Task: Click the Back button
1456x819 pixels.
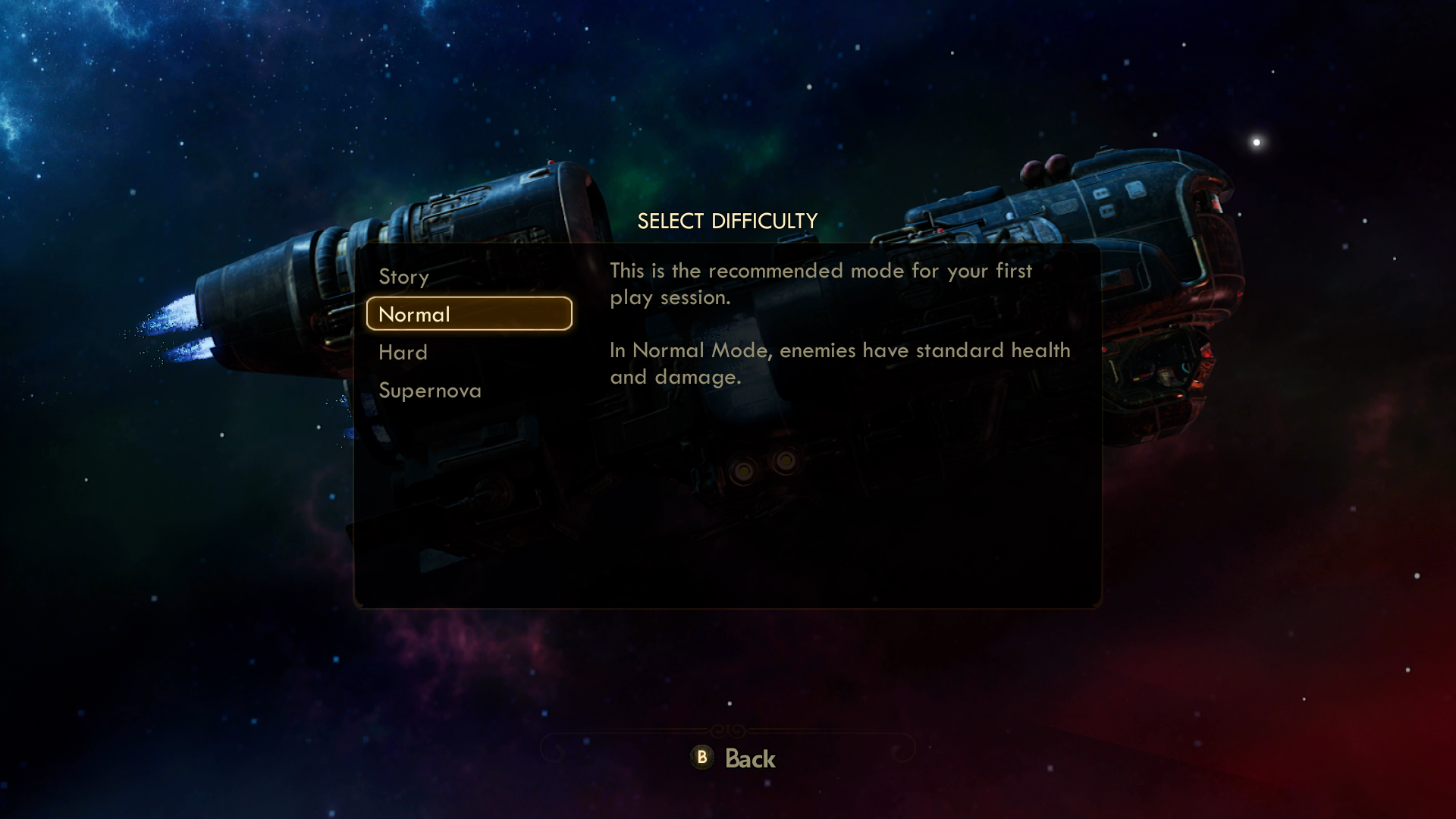Action: tap(736, 758)
